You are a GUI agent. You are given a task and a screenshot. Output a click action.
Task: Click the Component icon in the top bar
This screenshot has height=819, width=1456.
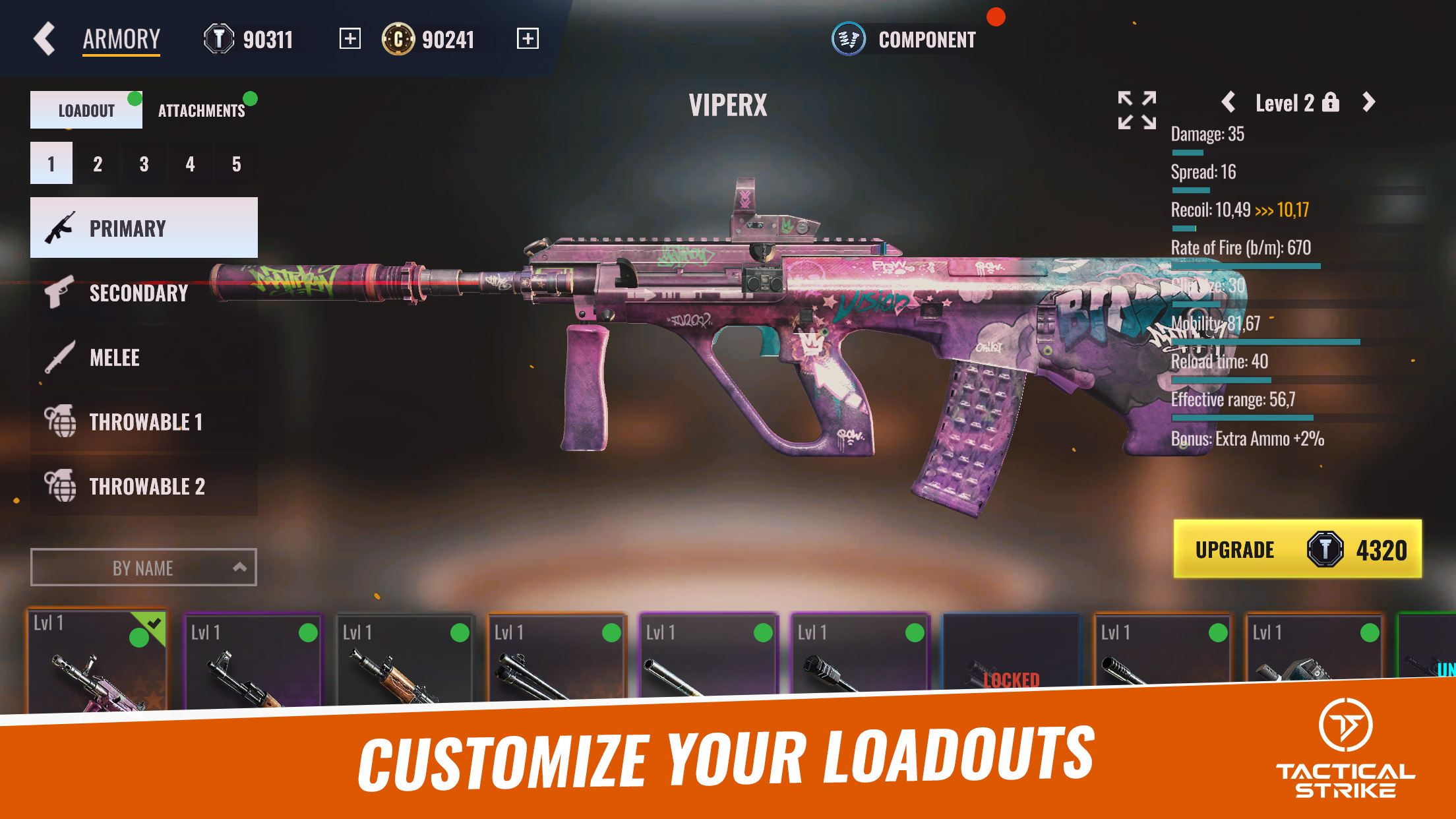pos(849,39)
